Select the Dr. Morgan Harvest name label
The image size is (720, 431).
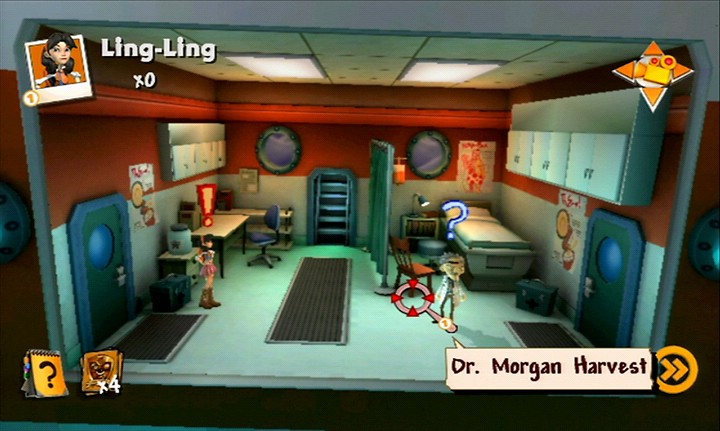point(548,367)
